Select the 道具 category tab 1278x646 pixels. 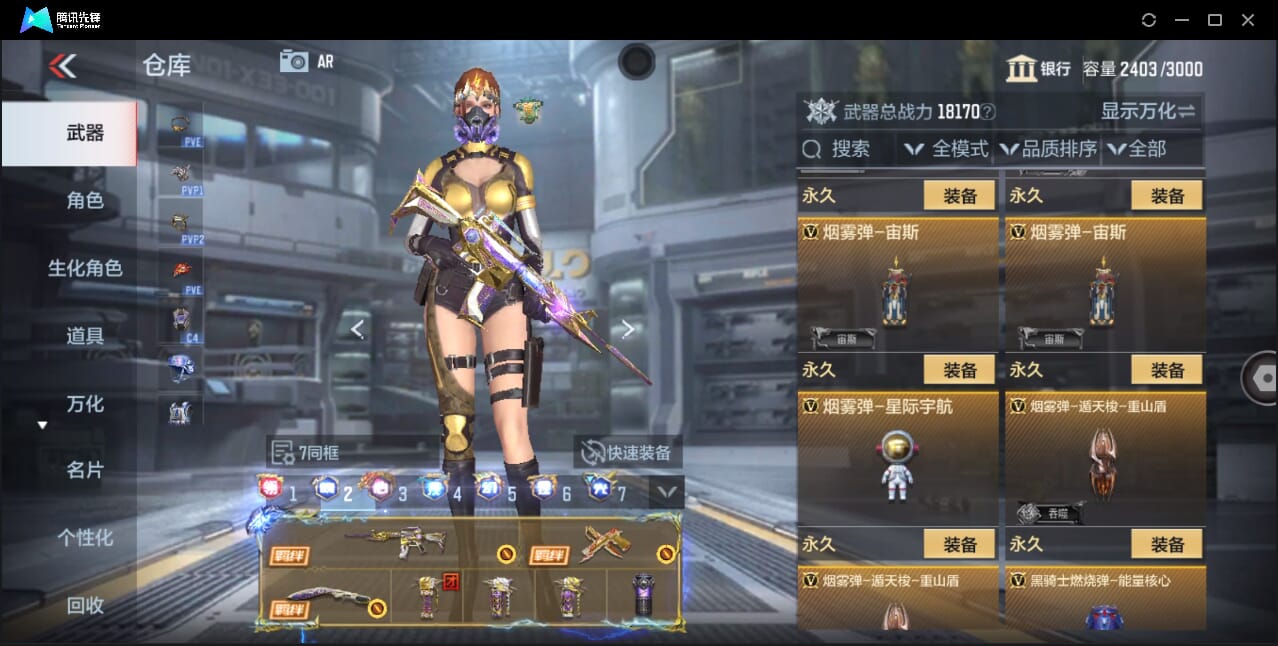[85, 336]
